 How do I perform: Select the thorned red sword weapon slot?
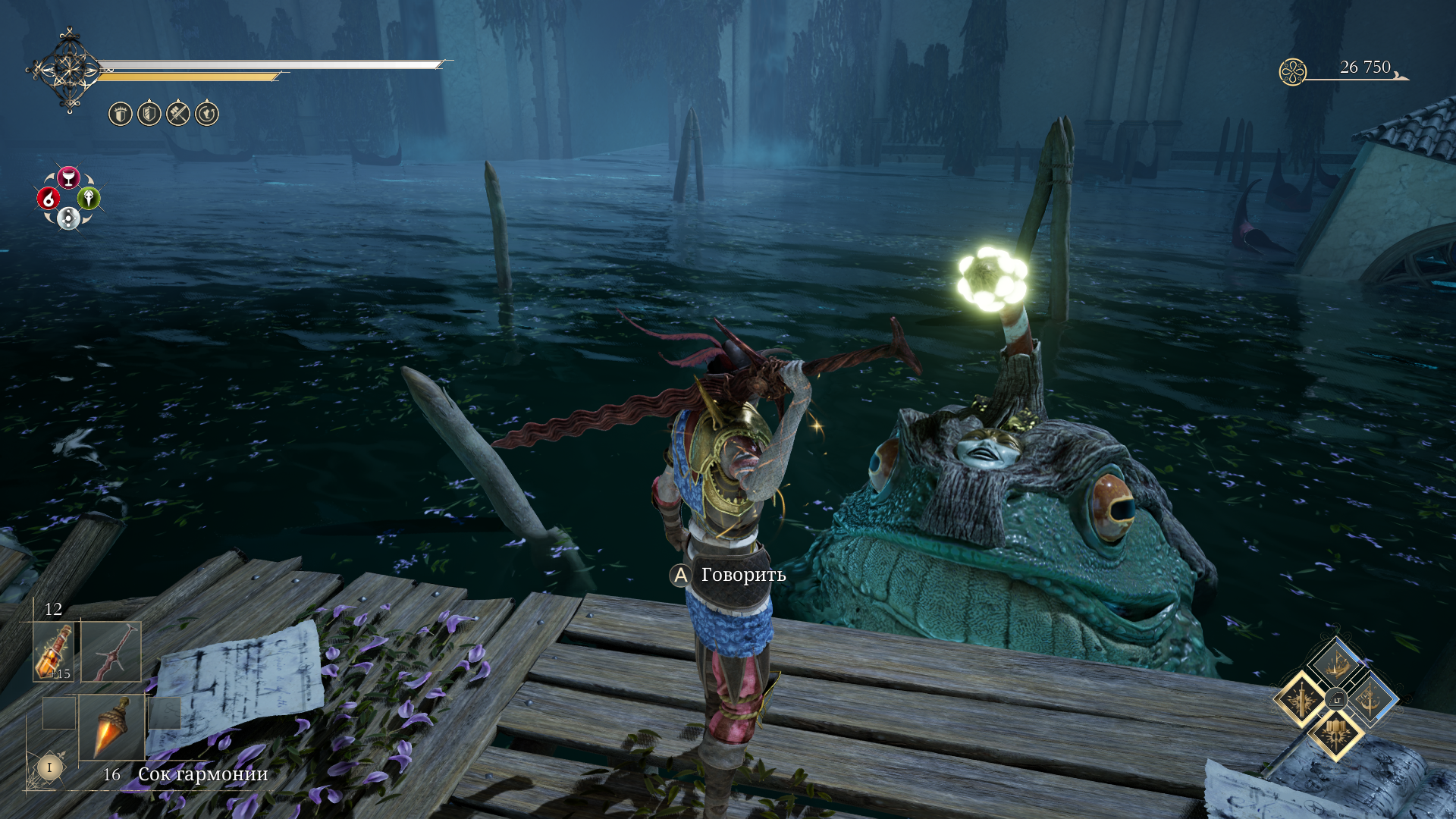tap(111, 652)
